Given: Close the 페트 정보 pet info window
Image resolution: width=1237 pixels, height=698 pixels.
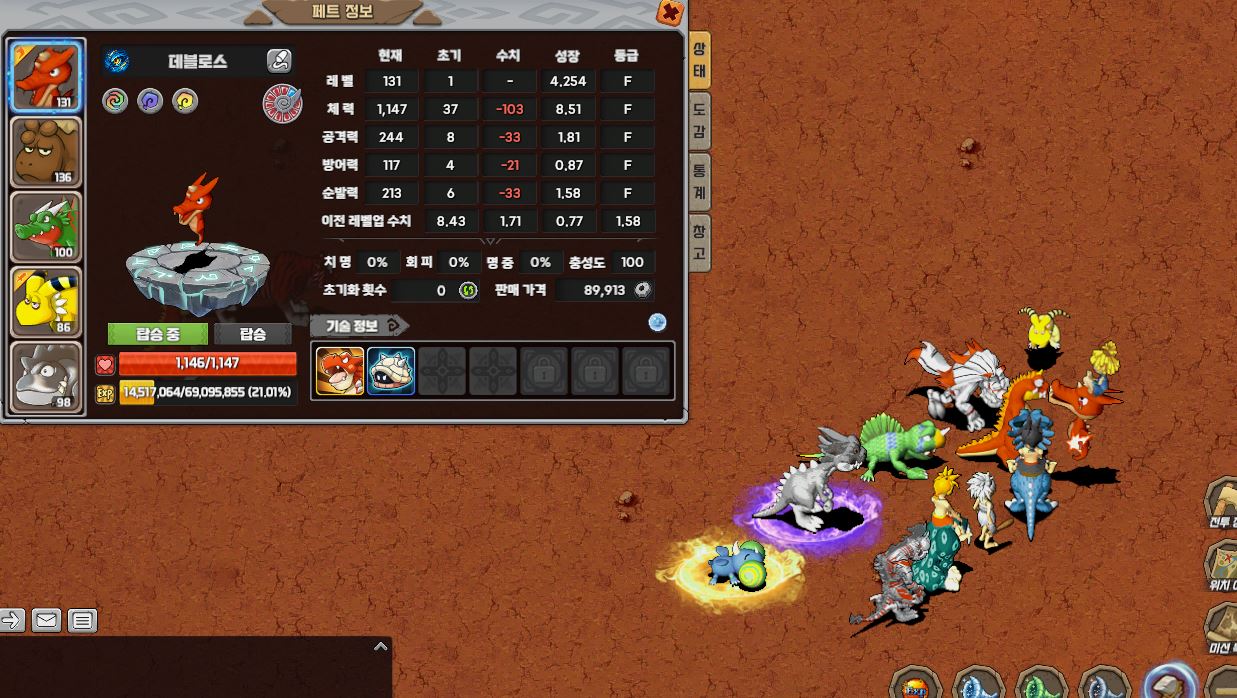Looking at the screenshot, I should [670, 13].
